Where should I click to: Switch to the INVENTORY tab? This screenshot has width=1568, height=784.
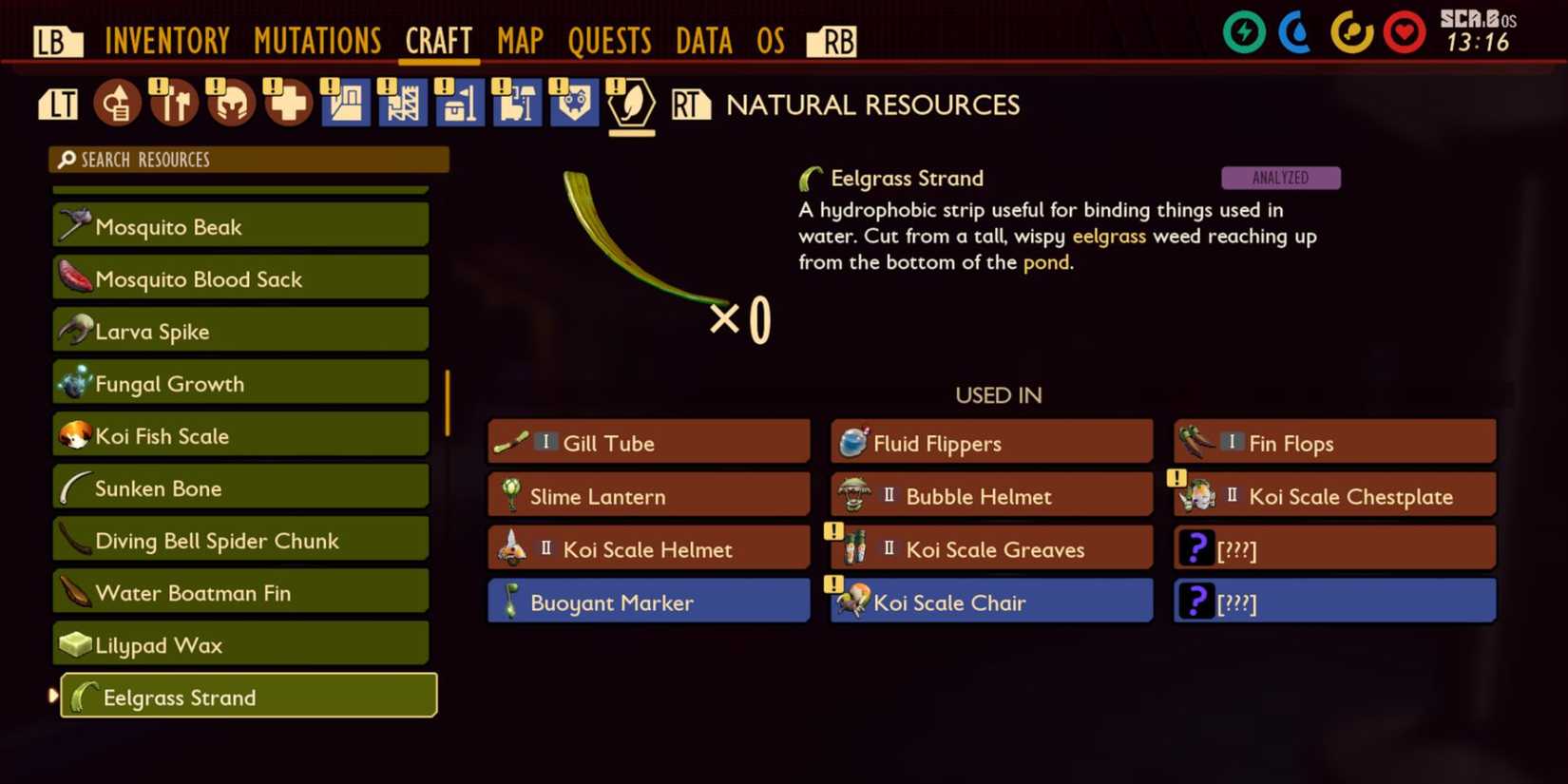pyautogui.click(x=168, y=40)
